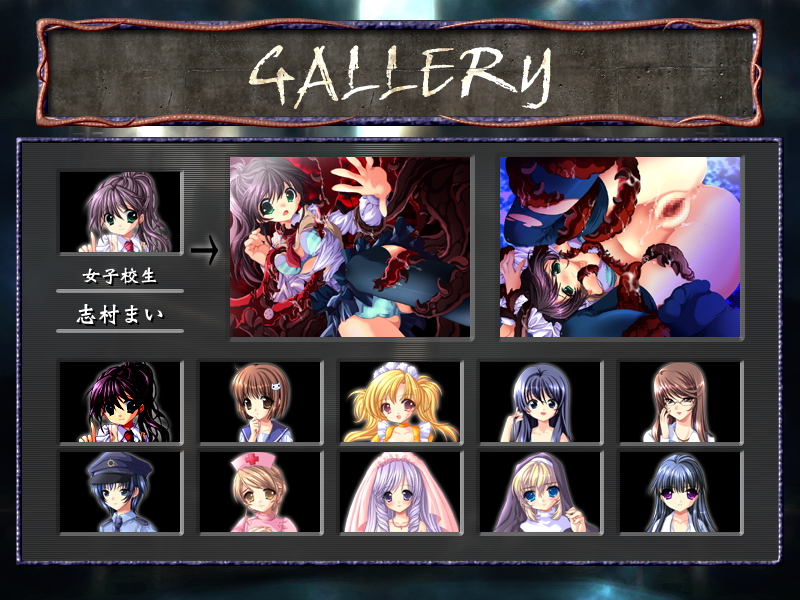Pick the police officer character portrait
This screenshot has width=800, height=600.
tap(121, 491)
